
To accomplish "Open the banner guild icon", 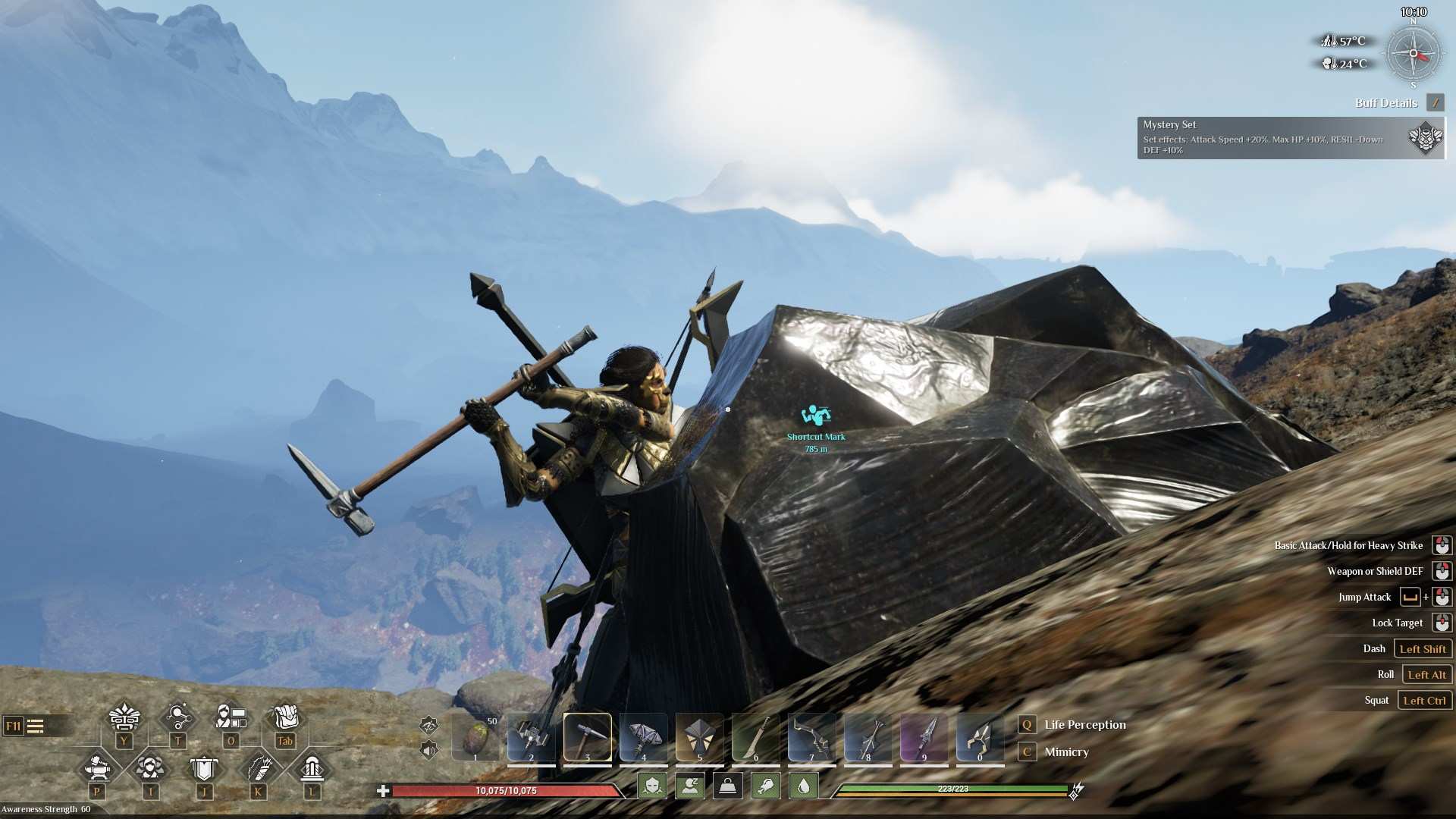I will (x=203, y=768).
